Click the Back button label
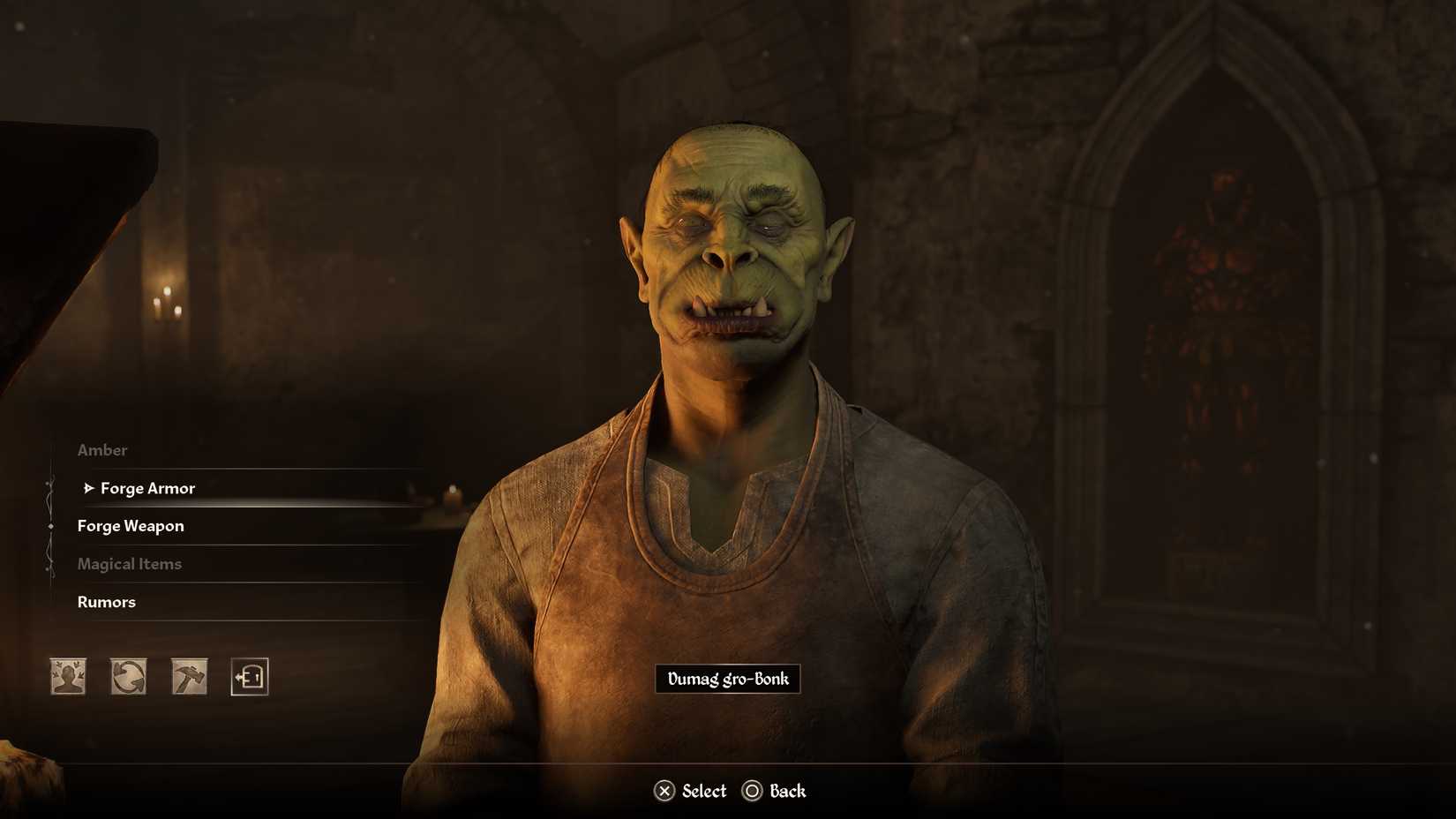Screen dimensions: 1456x819 tap(790, 791)
